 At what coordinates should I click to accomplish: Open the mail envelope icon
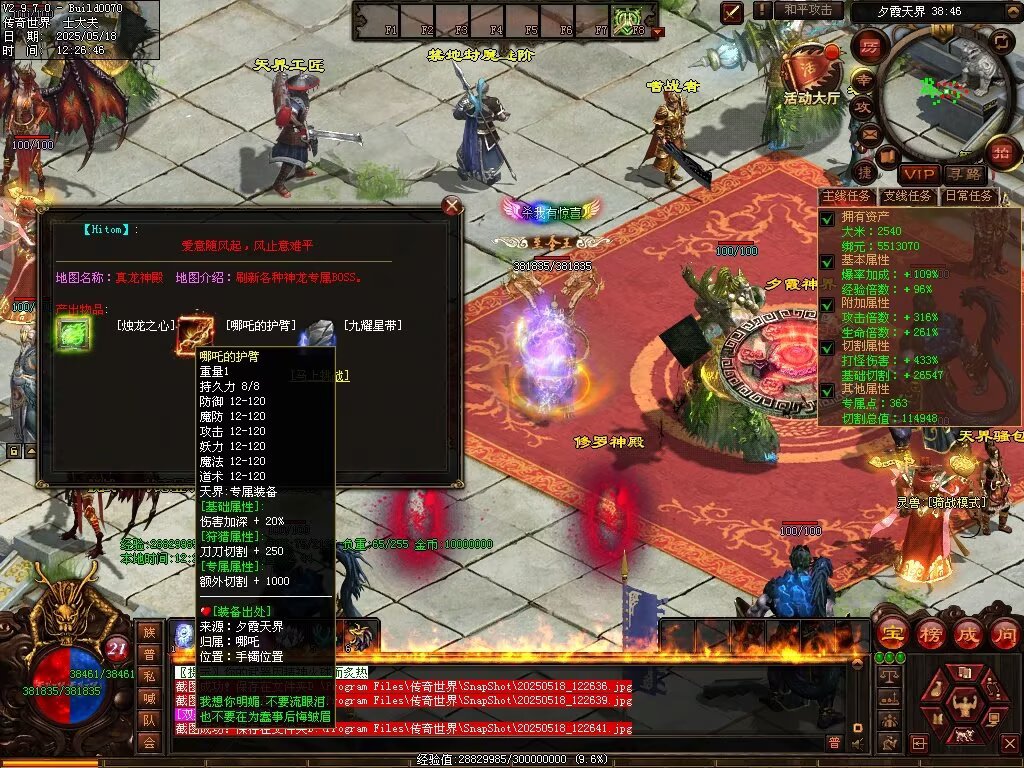(x=869, y=133)
